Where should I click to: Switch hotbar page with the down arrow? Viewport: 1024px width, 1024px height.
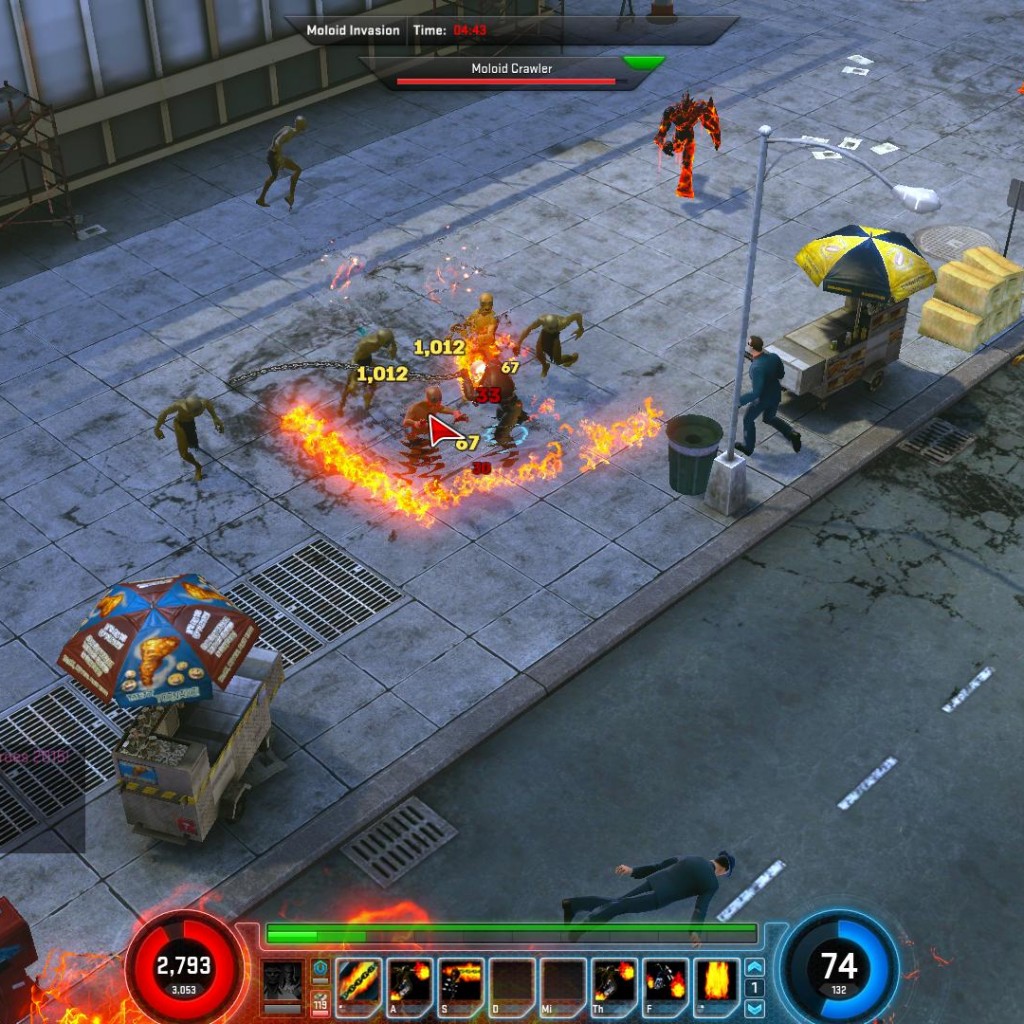tap(755, 1007)
